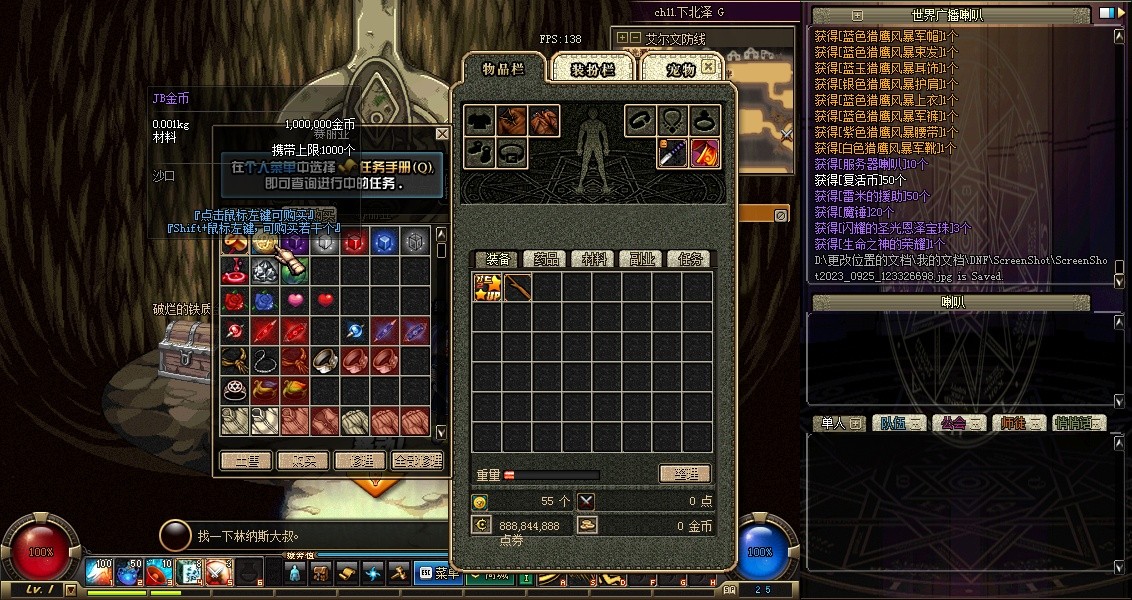Choose the 全部修理 repair-all button
The image size is (1132, 600).
pos(417,461)
